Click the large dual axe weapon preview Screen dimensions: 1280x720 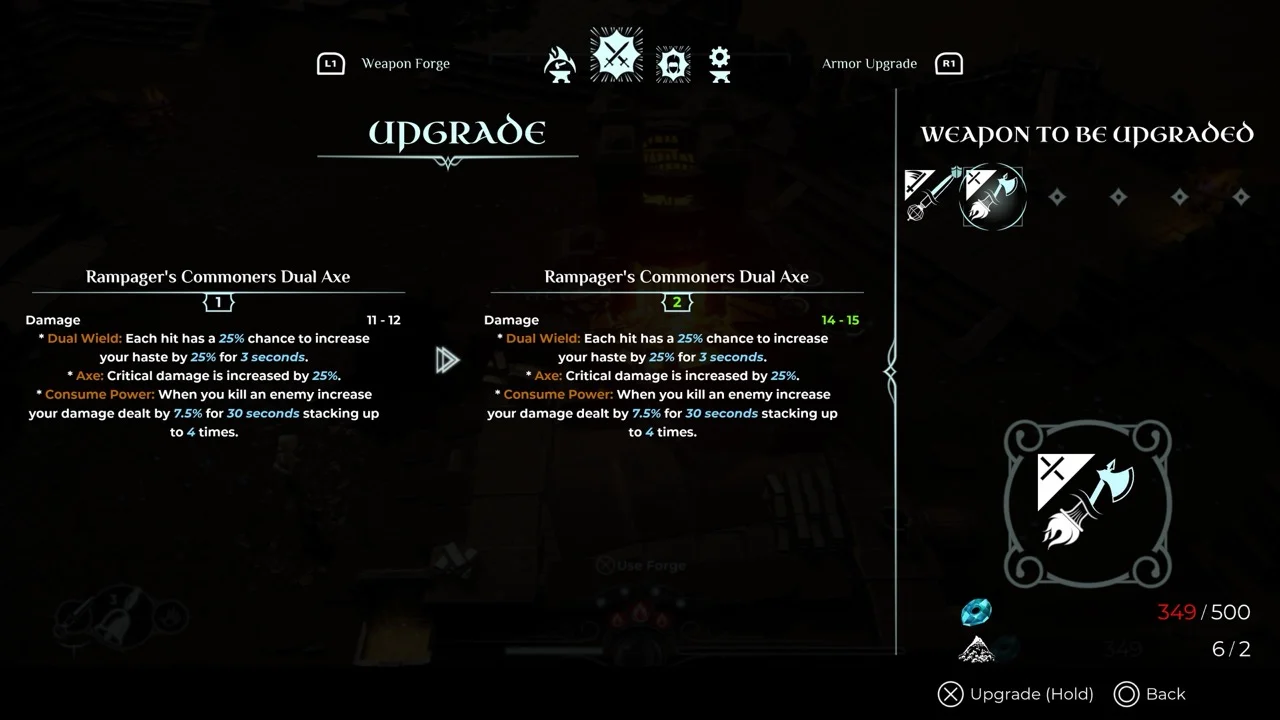(x=1087, y=502)
